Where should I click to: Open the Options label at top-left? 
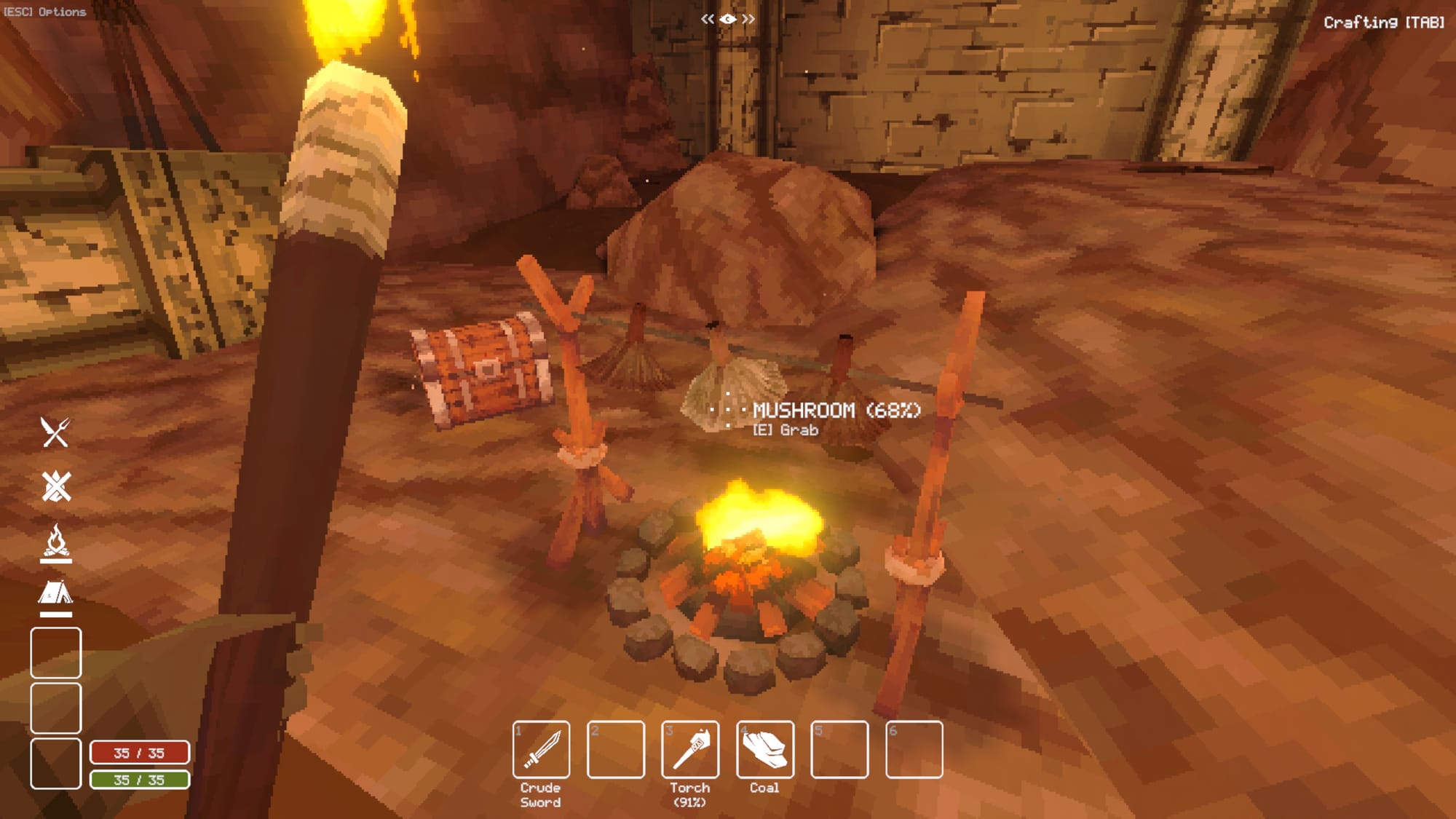(x=45, y=12)
